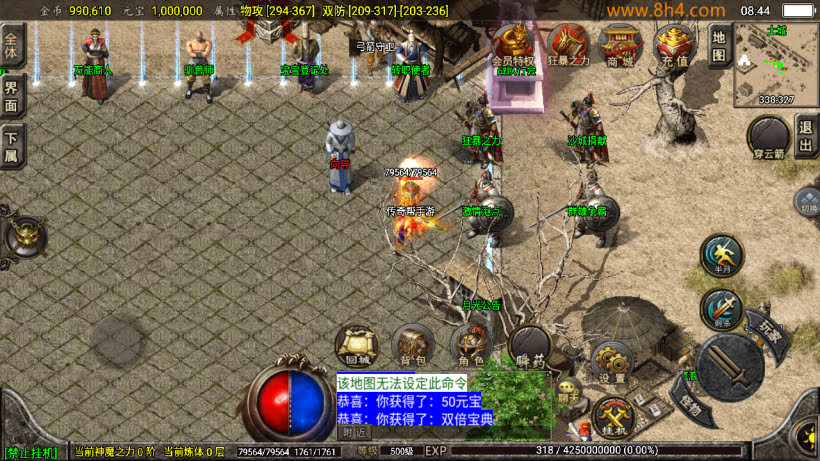Tap the large sword attack button
The height and width of the screenshot is (461, 820).
[730, 366]
